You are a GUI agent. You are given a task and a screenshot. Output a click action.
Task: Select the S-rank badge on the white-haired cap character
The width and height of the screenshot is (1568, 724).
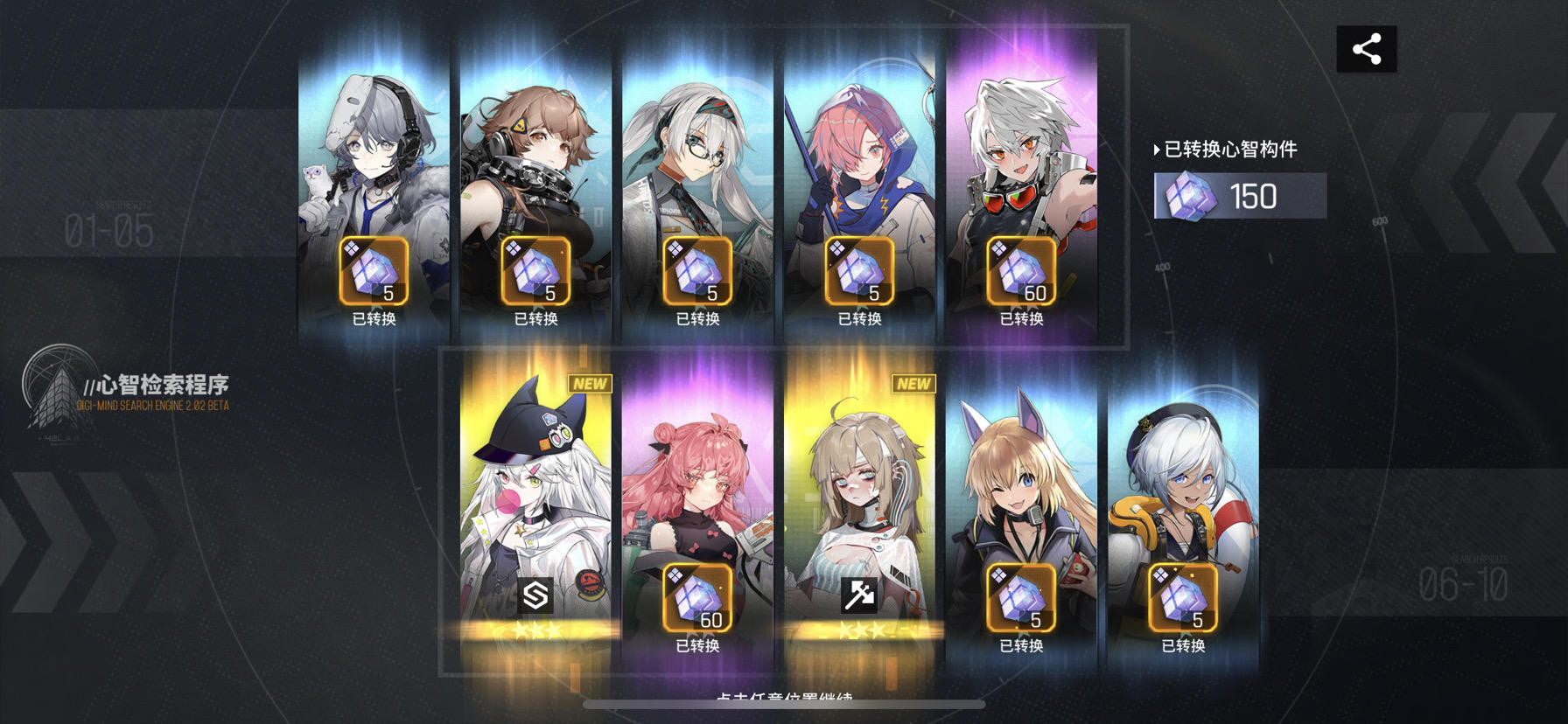tap(536, 596)
